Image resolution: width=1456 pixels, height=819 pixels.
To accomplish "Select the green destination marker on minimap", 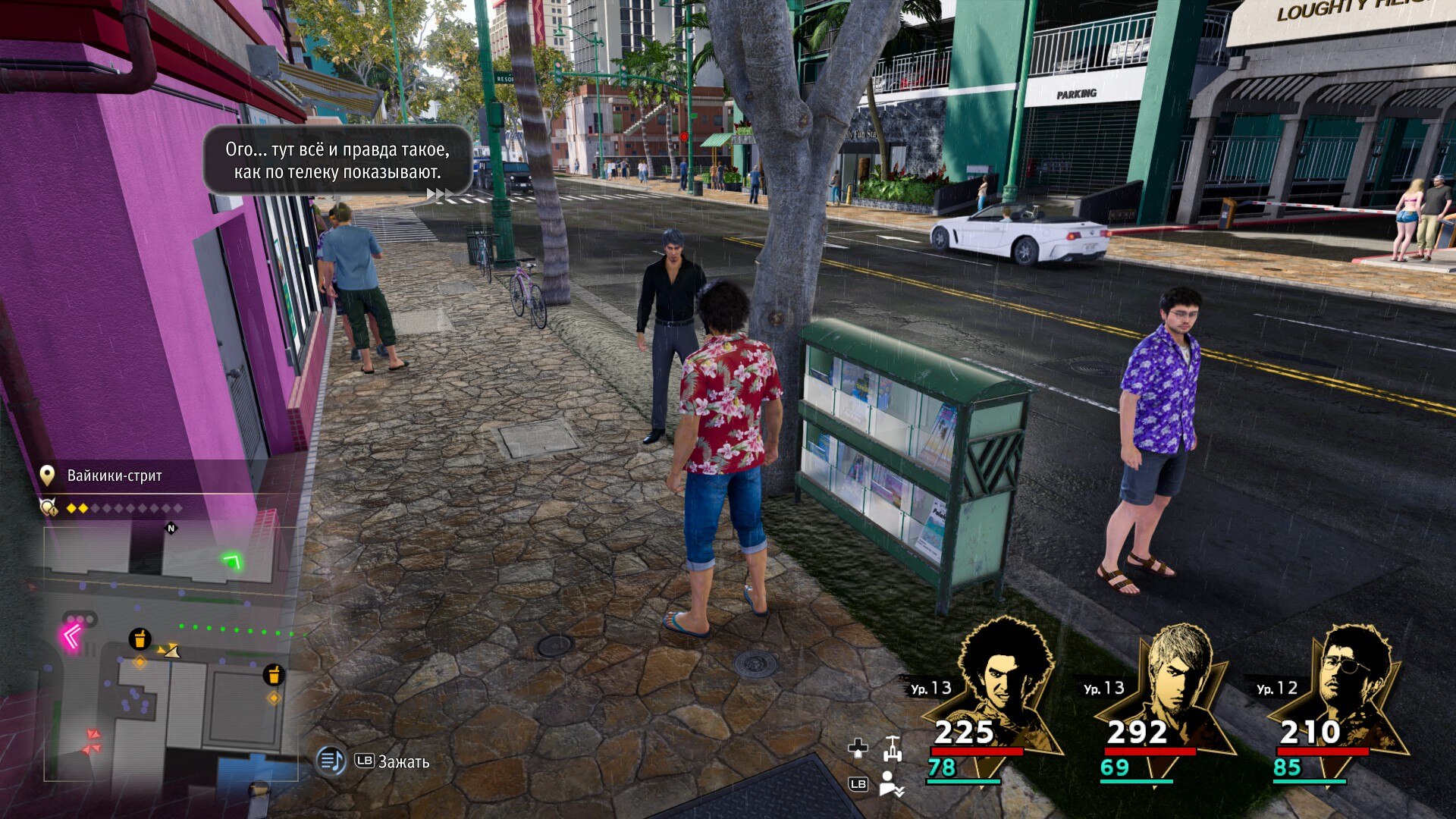I will coord(232,561).
